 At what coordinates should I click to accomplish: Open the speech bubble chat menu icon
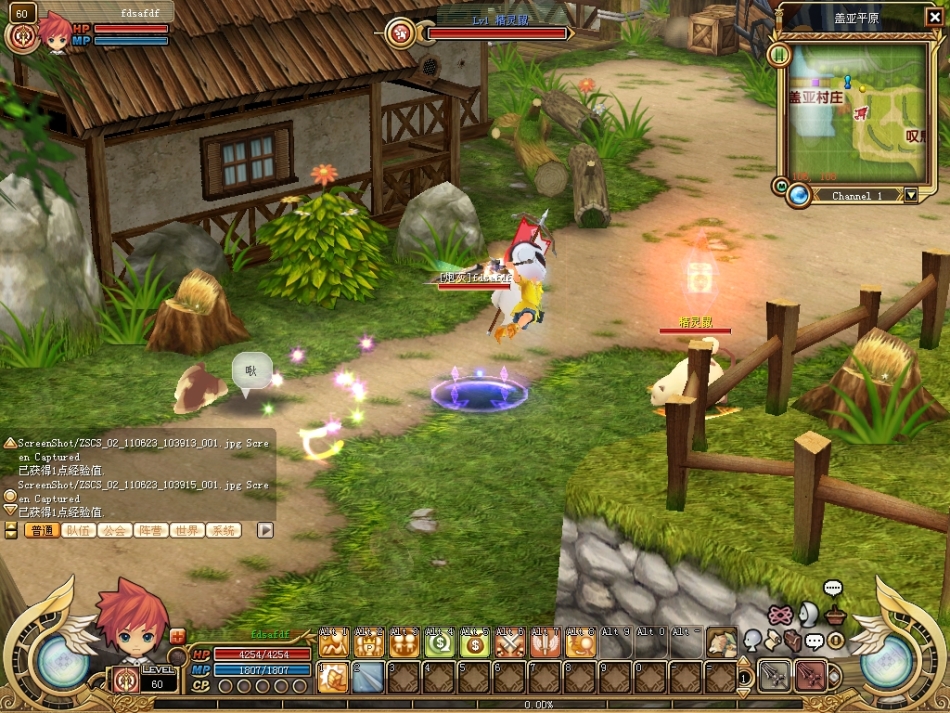pyautogui.click(x=833, y=588)
